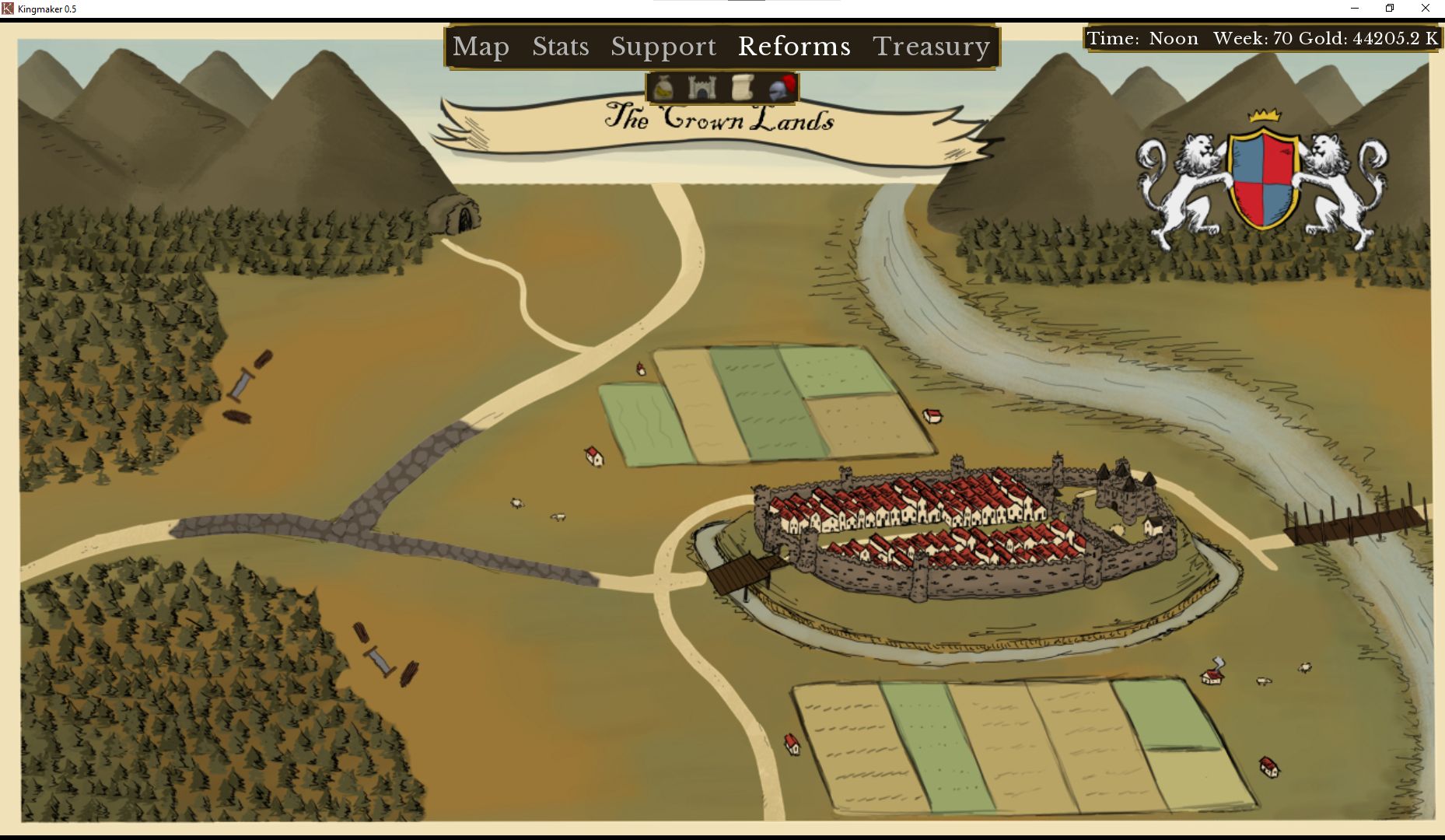Close the Kingmaker window
Screen dimensions: 1445x840
(1425, 9)
